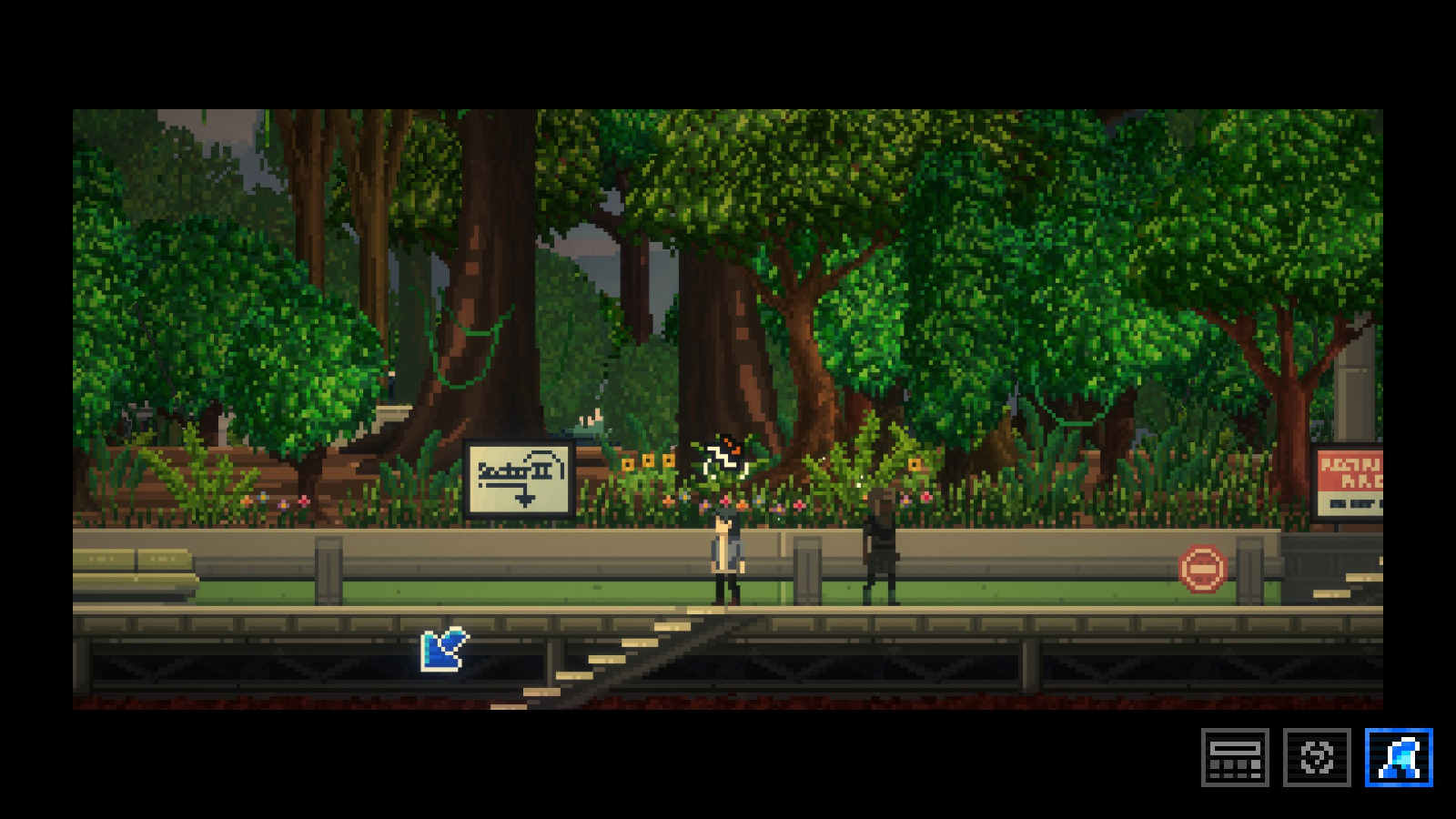Inspect the Sector II directional sign
The height and width of the screenshot is (819, 1456).
tap(519, 474)
